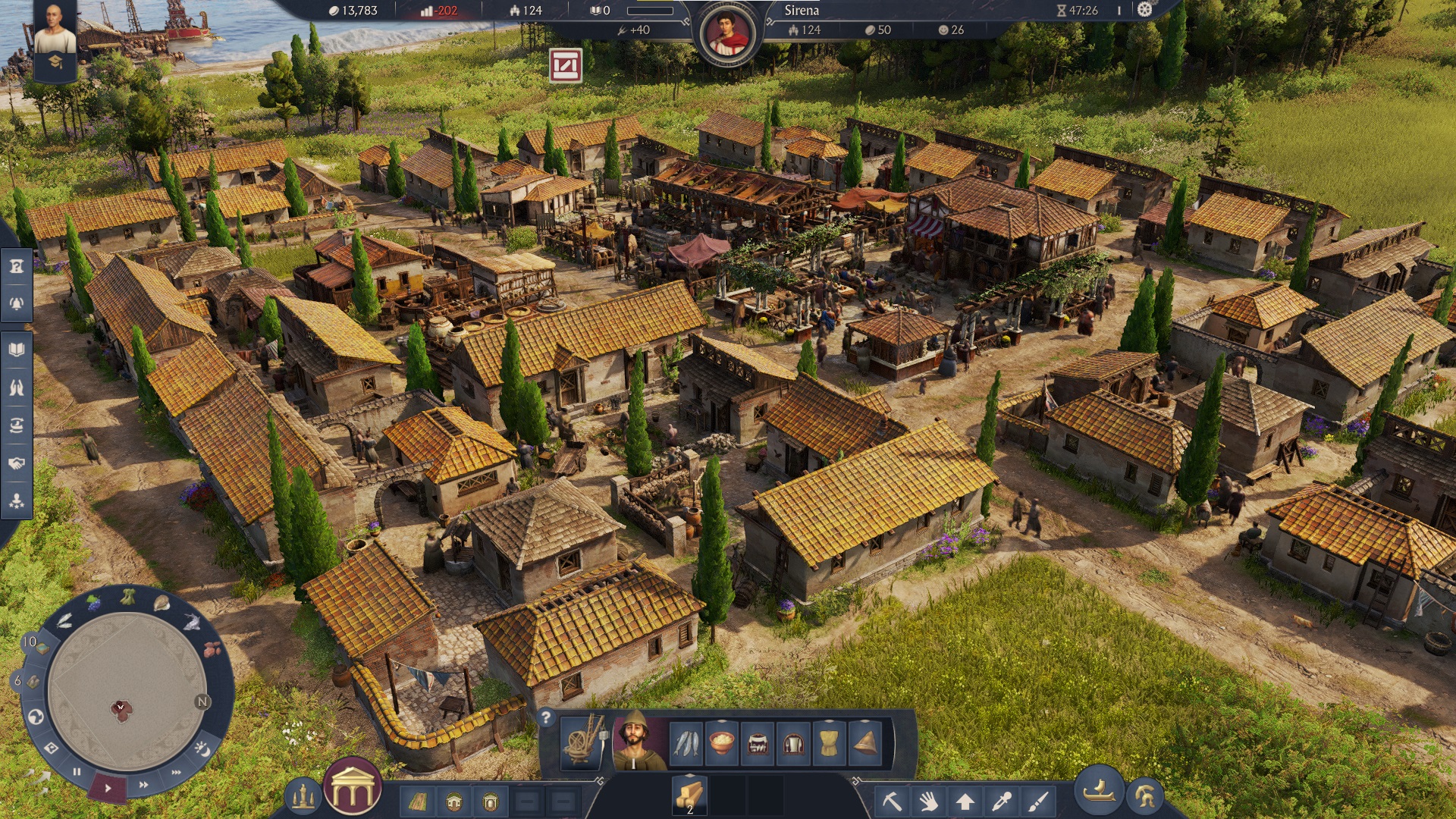Activate the demolish pickaxe tool

point(892,800)
